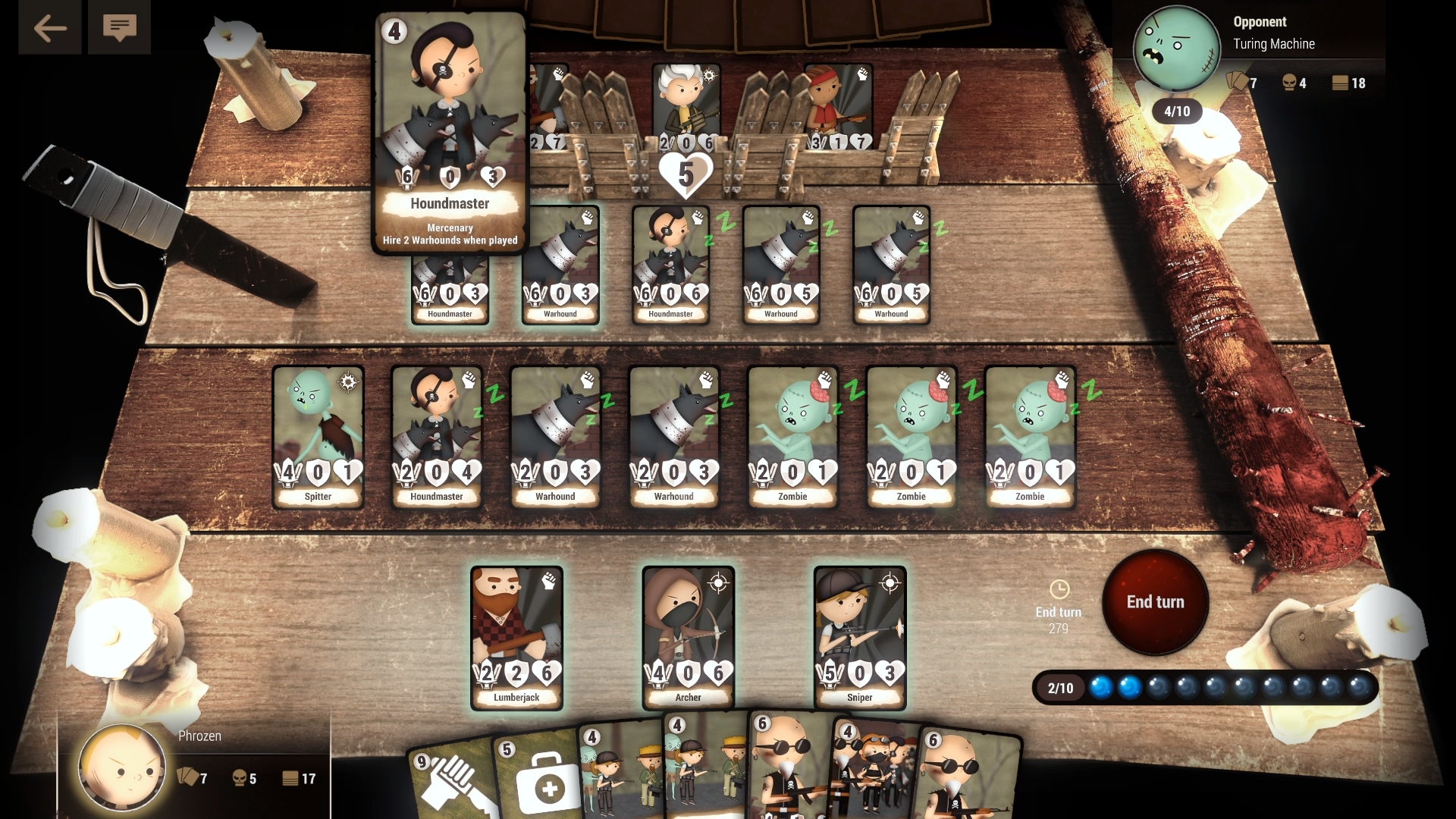Screen dimensions: 1456x819
Task: Select the Spitter card on the board
Action: [318, 436]
